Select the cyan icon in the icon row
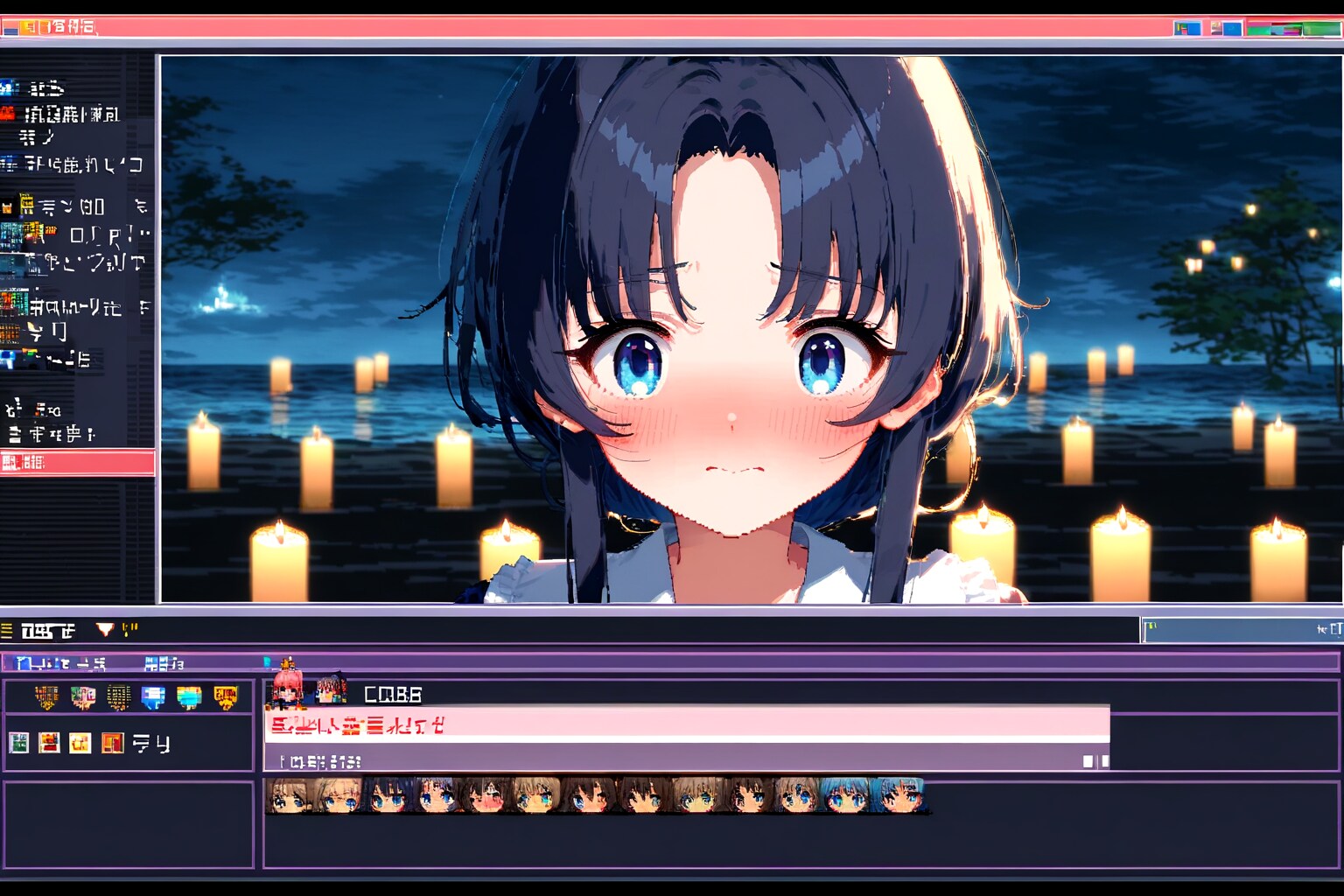 [x=189, y=697]
